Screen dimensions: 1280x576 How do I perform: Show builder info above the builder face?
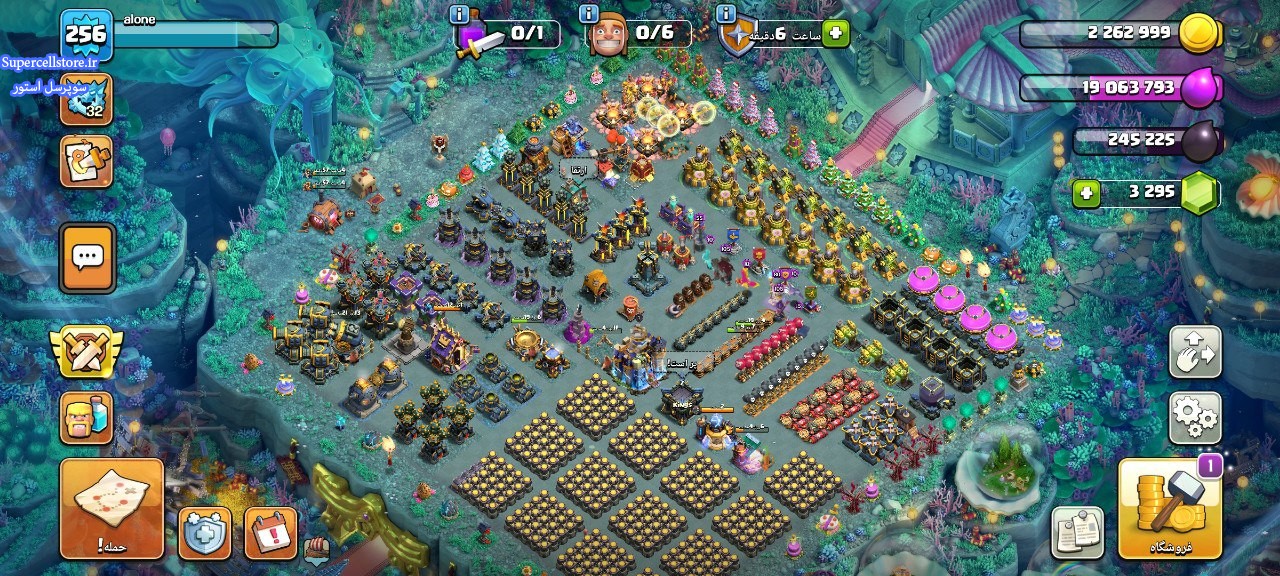[x=588, y=14]
